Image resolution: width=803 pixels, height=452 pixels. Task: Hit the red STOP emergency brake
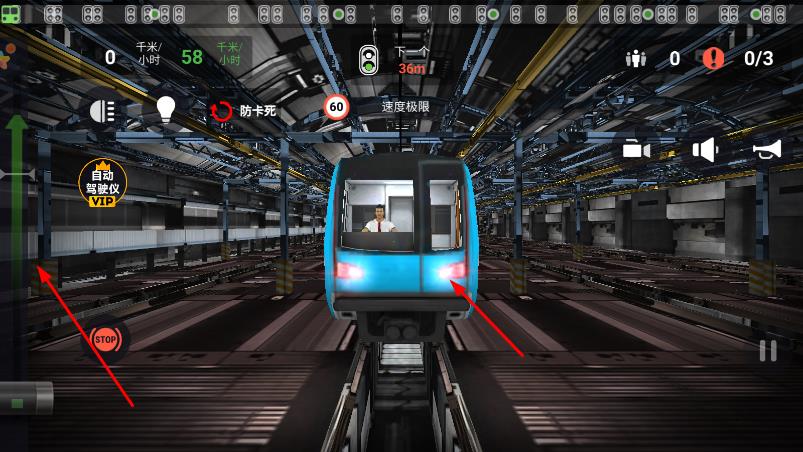[106, 340]
